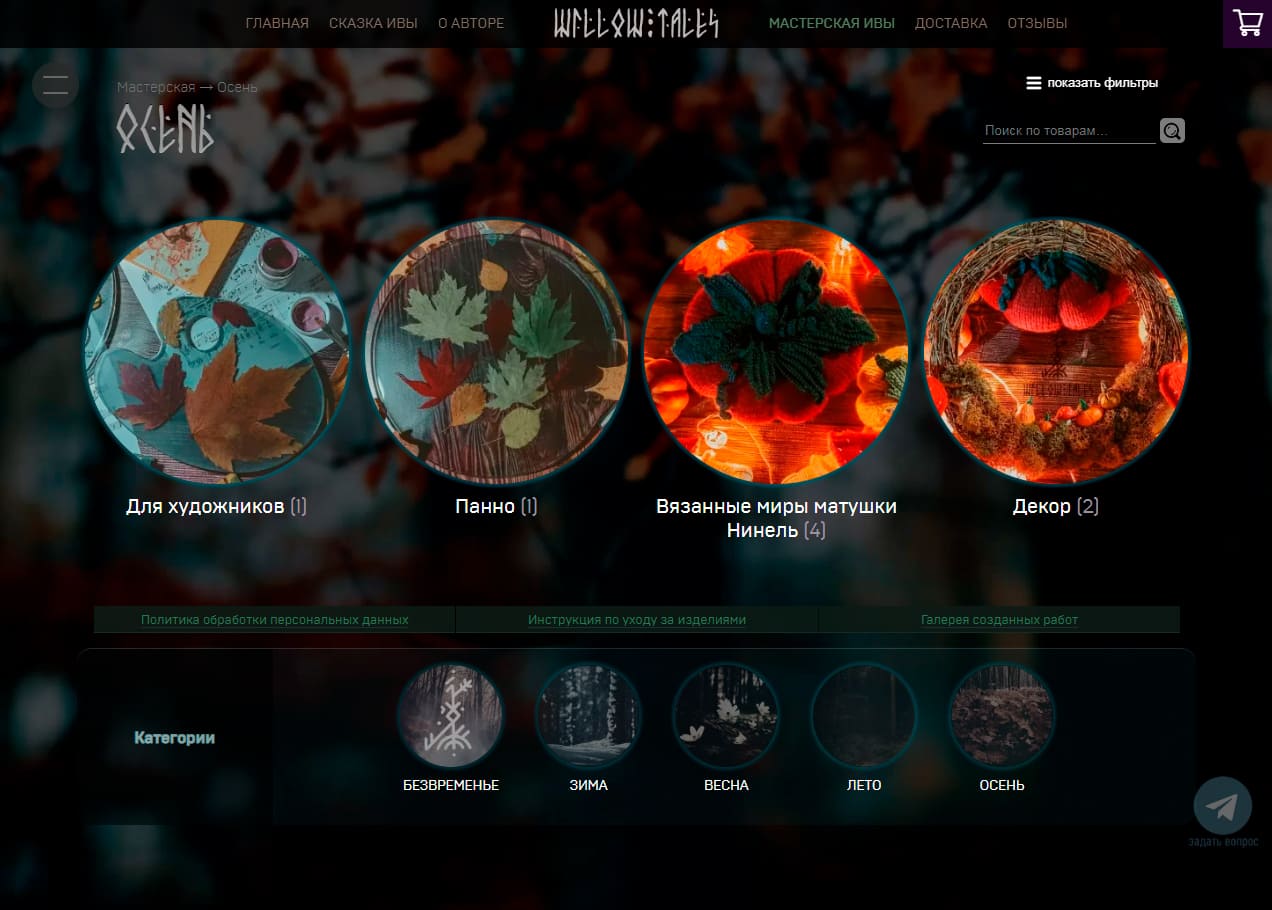Select the Декор wreath category

(x=1055, y=352)
